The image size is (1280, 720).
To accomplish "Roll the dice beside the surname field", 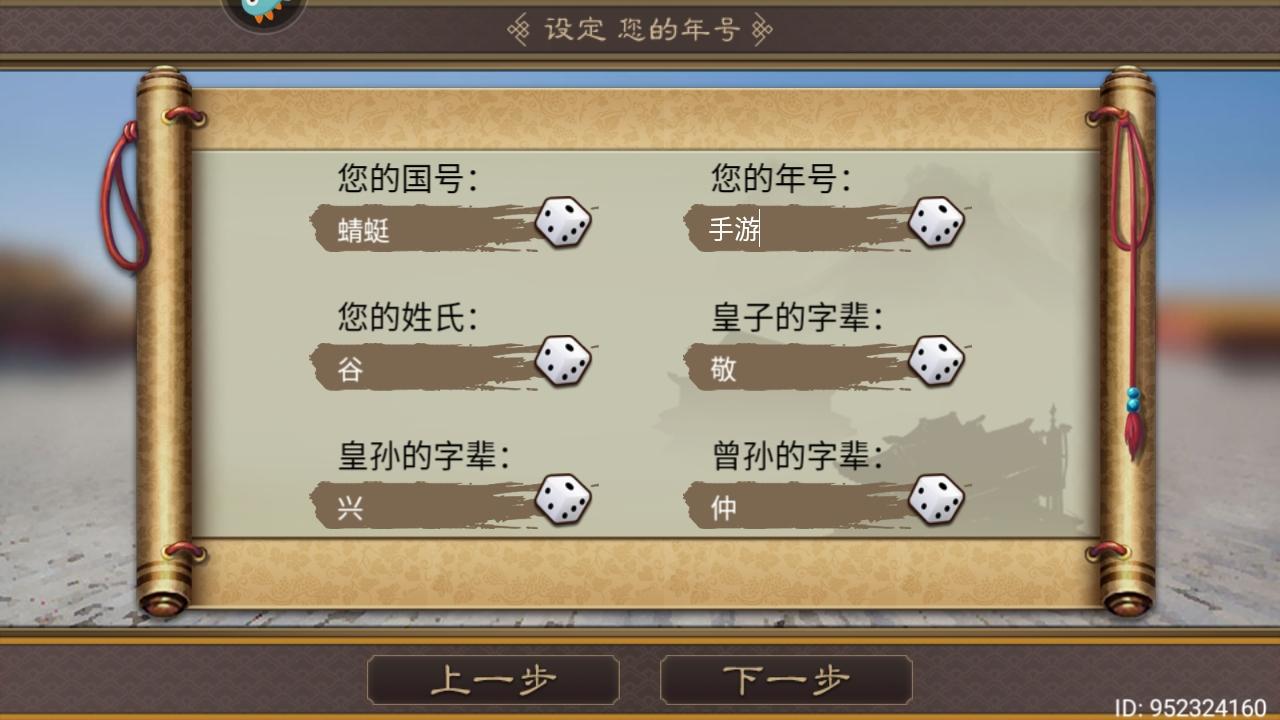I will click(565, 362).
